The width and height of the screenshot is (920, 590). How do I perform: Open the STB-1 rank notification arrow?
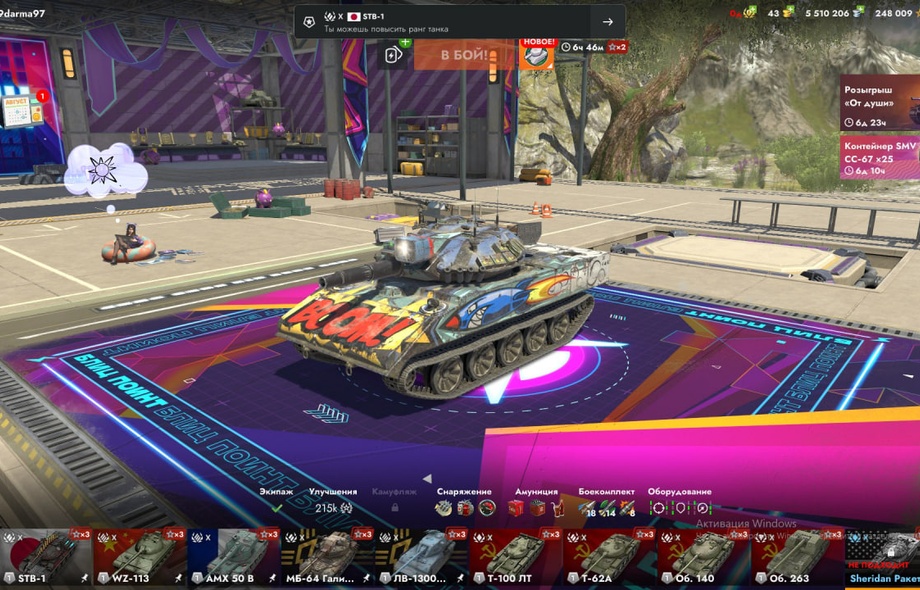tap(607, 22)
